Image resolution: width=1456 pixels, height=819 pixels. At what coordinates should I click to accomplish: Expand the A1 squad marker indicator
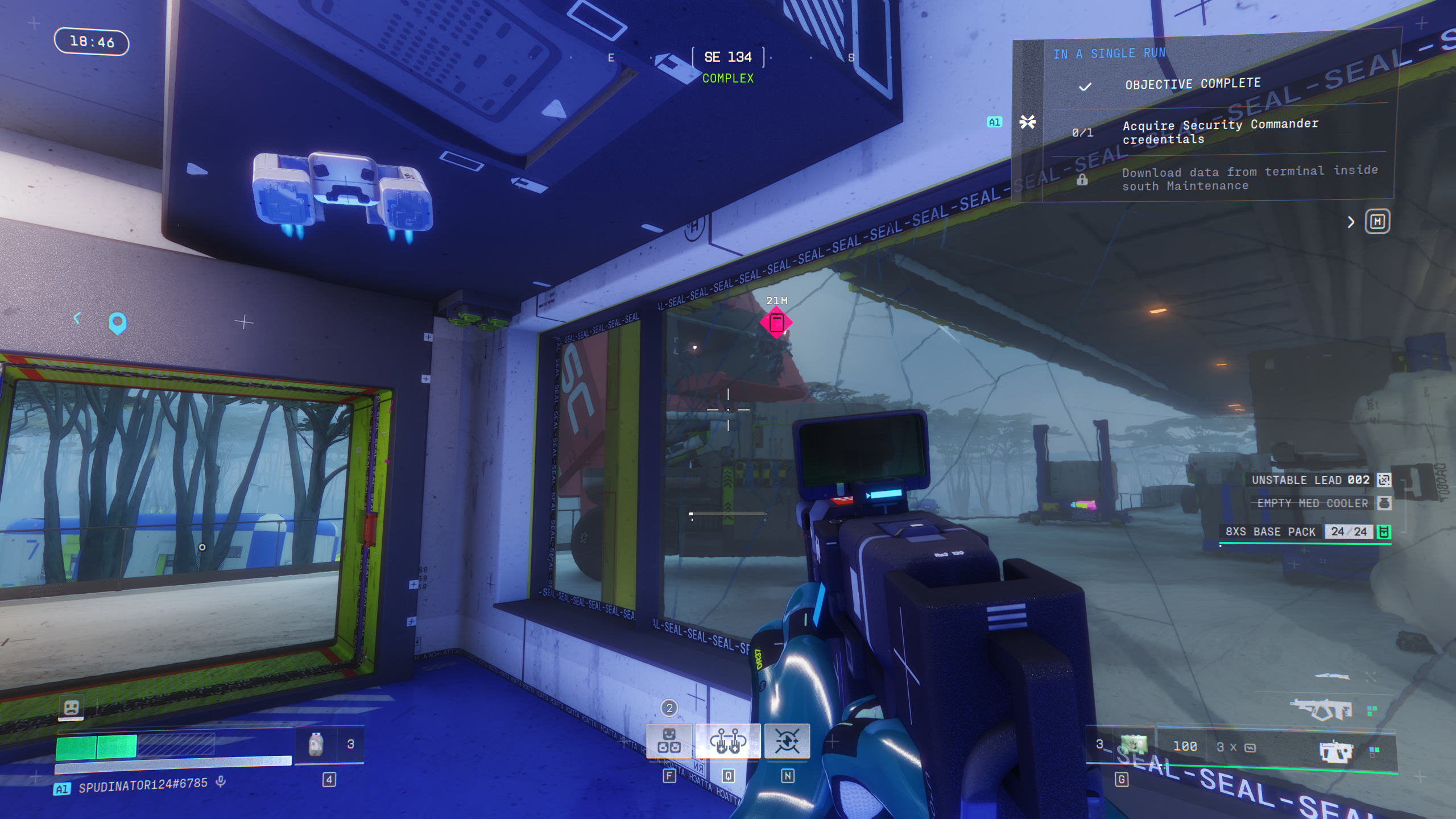(994, 122)
